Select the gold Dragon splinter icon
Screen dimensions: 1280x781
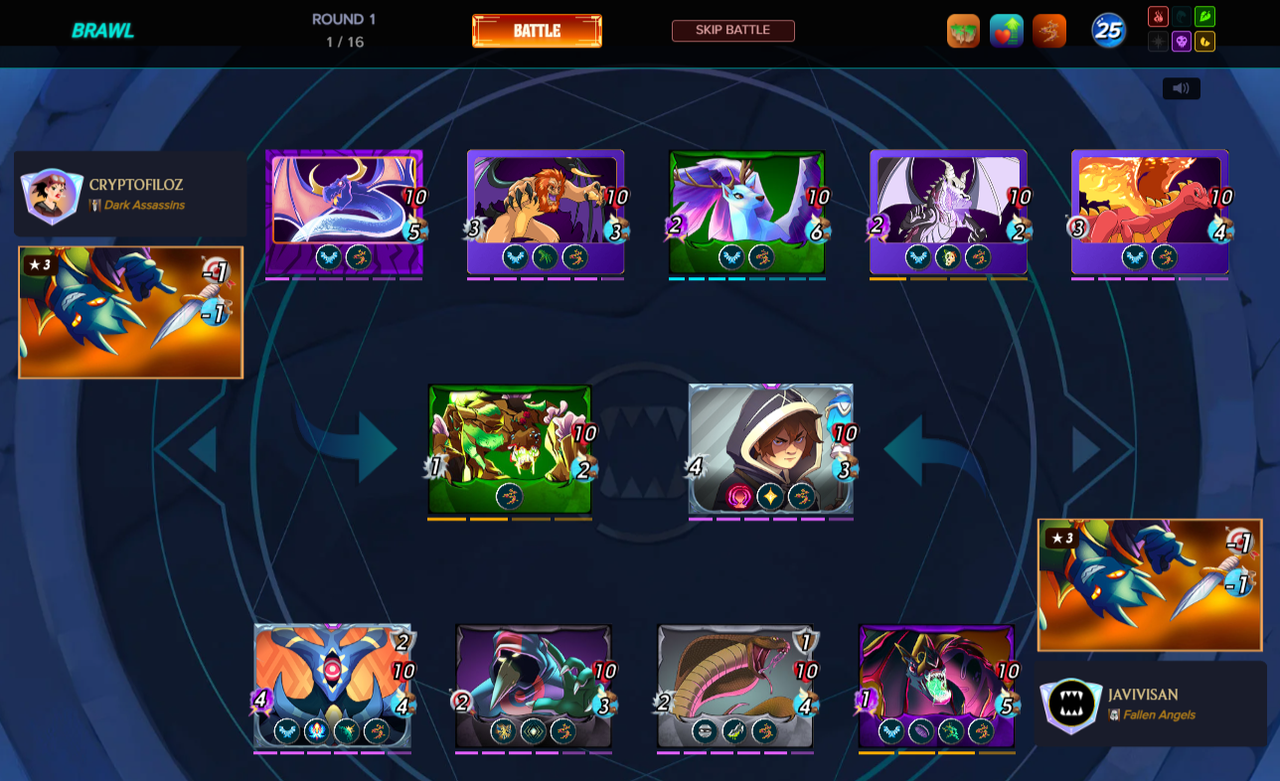click(1205, 41)
